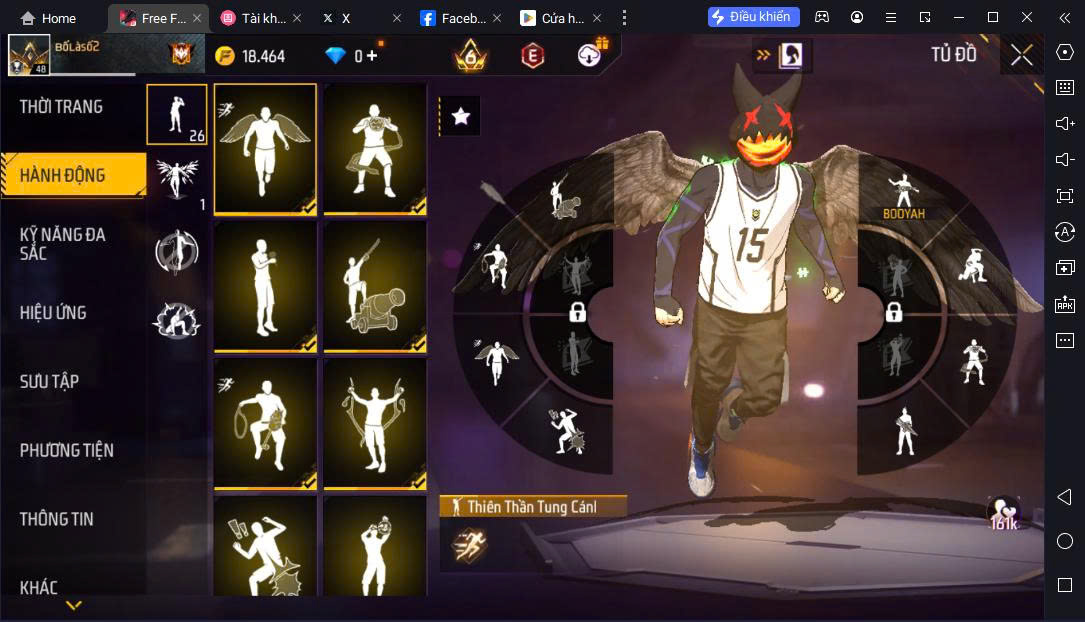Click the star favorites filter button
This screenshot has height=622, width=1085.
(460, 116)
